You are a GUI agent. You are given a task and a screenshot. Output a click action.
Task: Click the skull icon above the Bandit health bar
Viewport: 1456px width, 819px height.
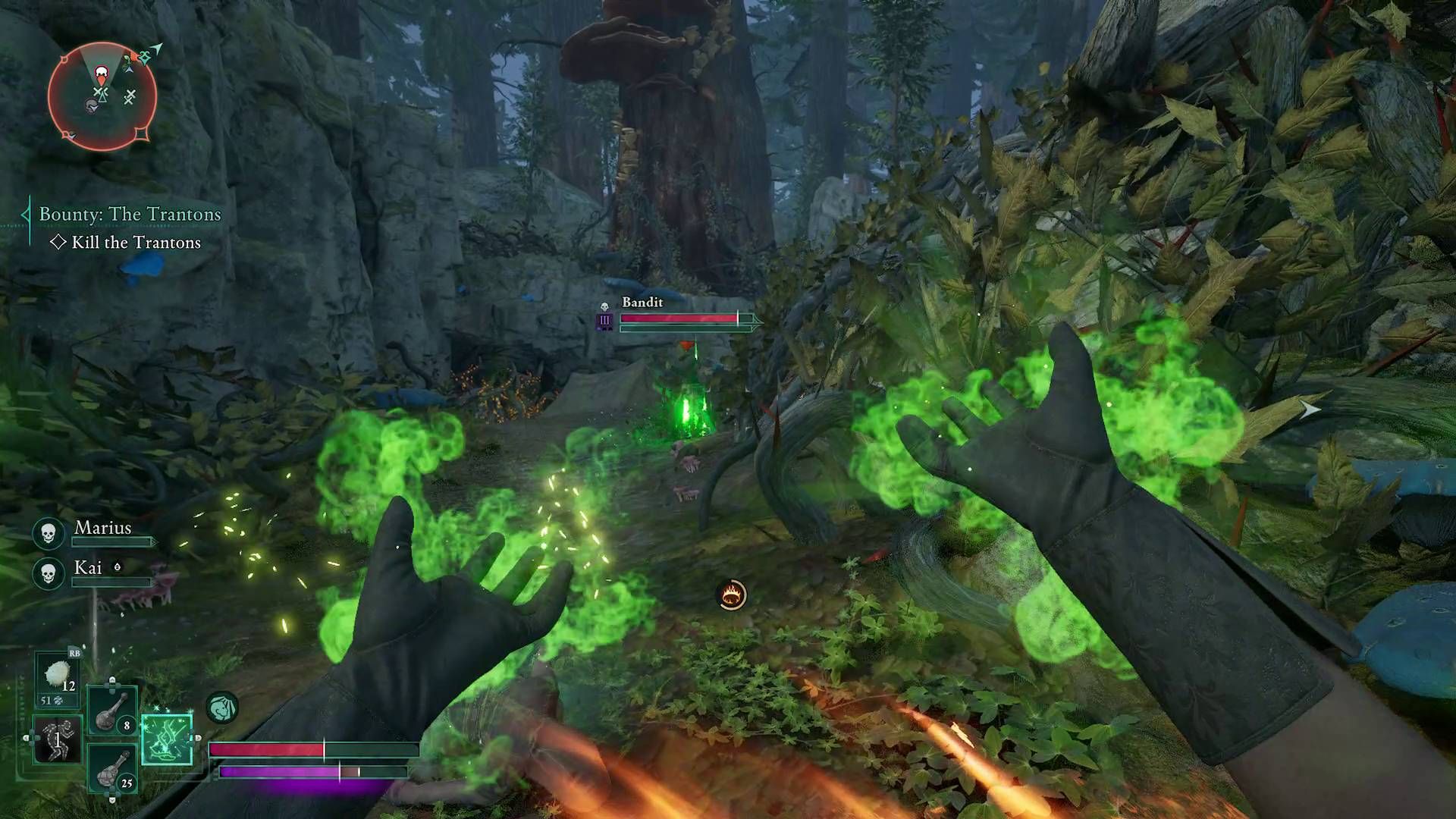coord(604,305)
